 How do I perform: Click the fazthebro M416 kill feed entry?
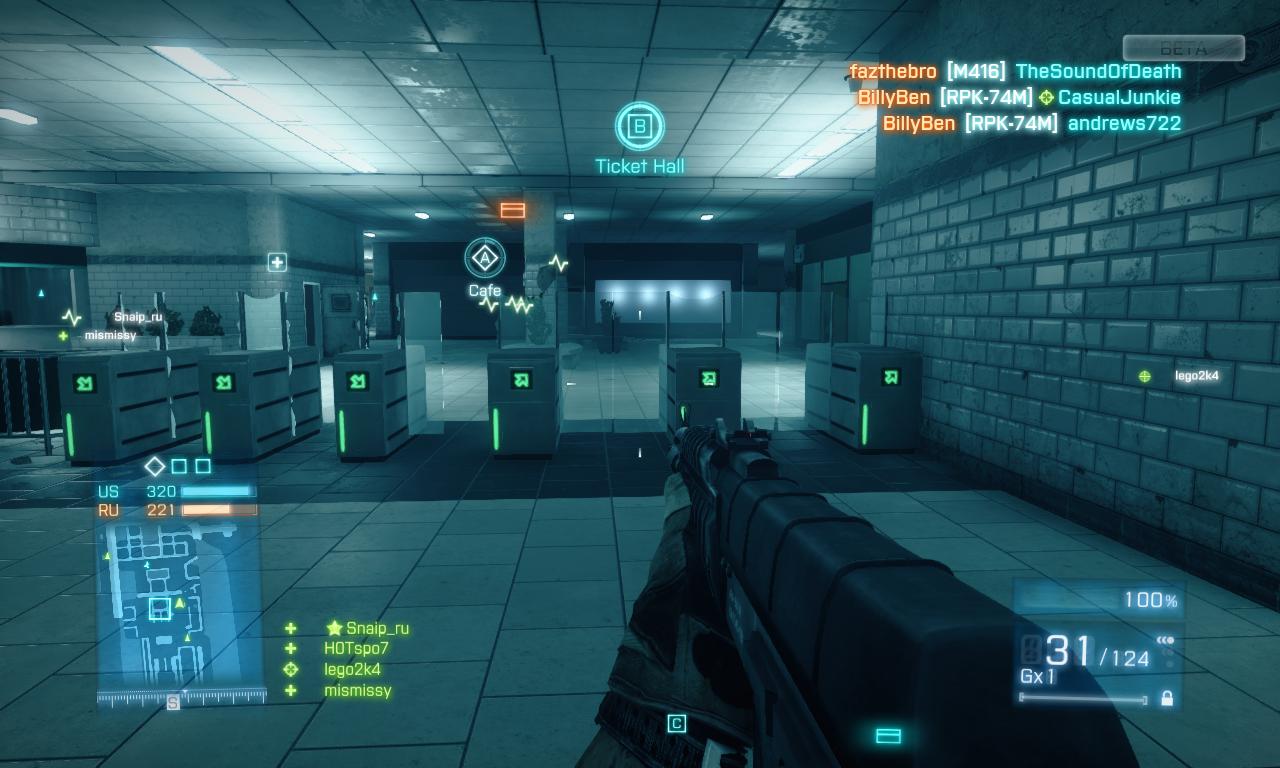(1014, 71)
